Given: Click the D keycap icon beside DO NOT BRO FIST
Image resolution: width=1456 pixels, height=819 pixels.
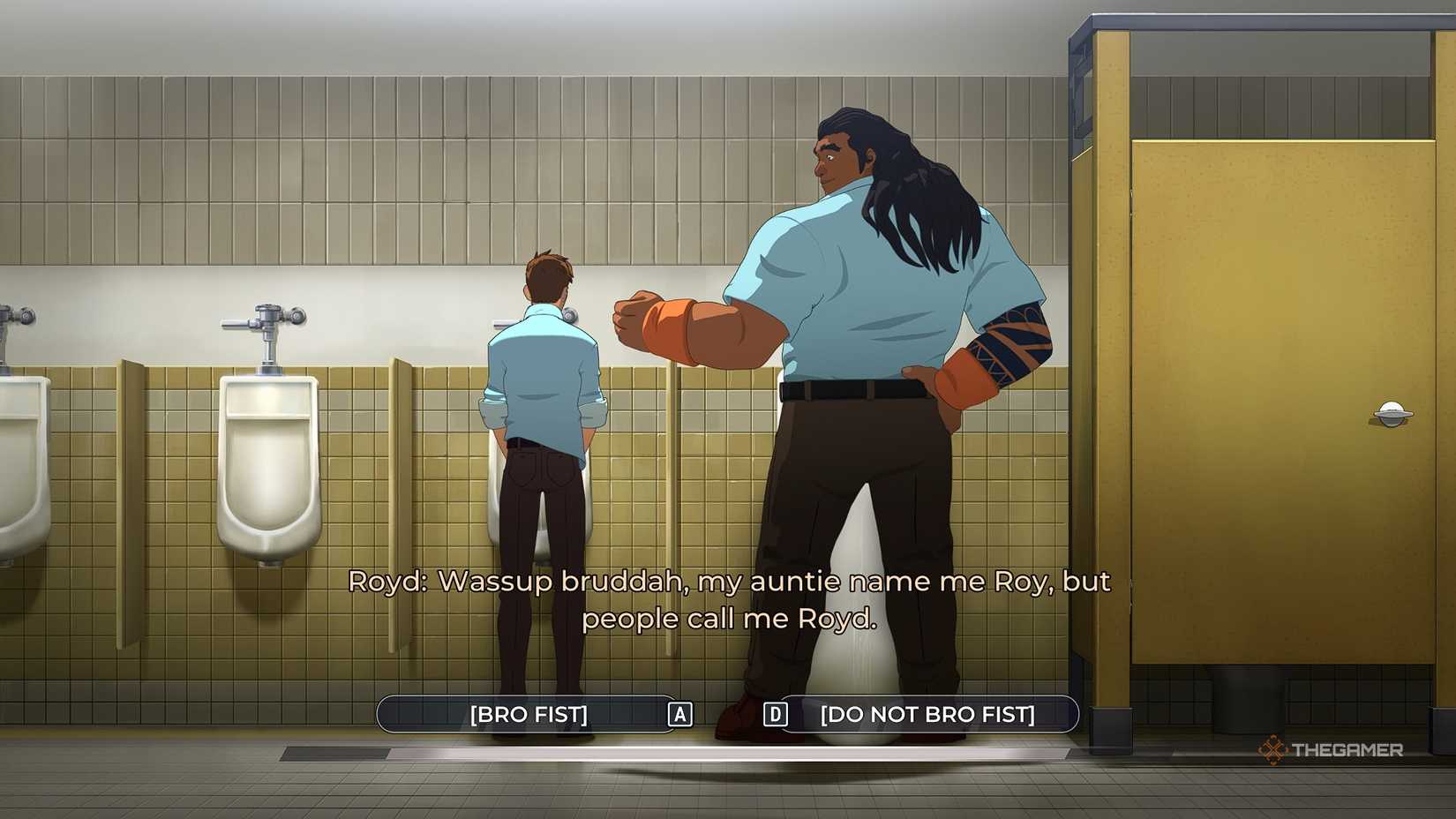Looking at the screenshot, I should point(775,715).
